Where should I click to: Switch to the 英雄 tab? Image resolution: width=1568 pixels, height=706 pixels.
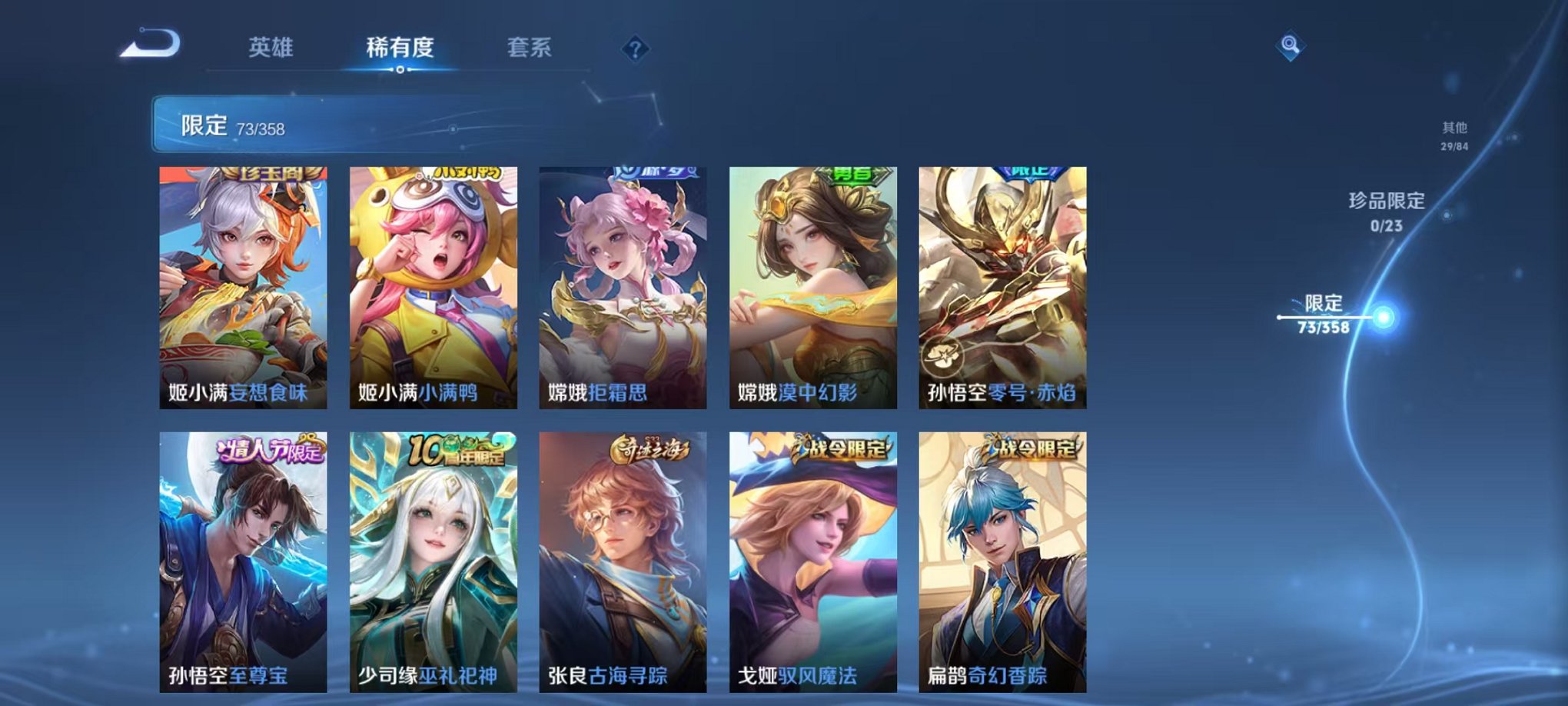(x=271, y=48)
